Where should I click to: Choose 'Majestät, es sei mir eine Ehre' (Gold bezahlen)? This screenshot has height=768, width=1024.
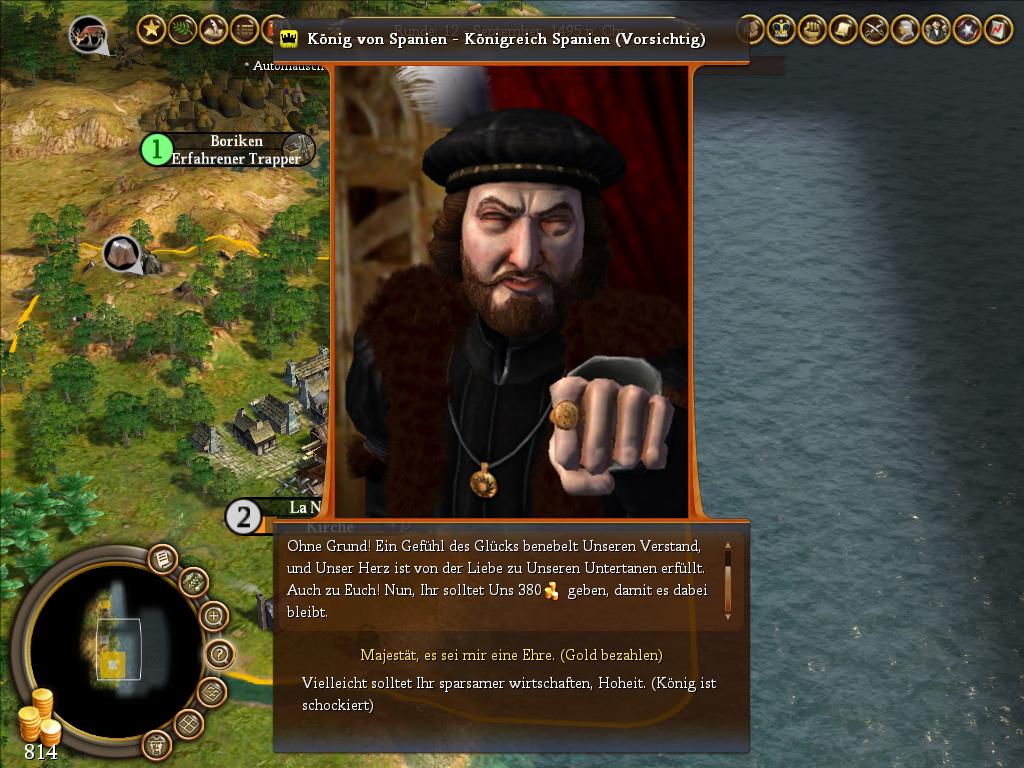pyautogui.click(x=511, y=655)
